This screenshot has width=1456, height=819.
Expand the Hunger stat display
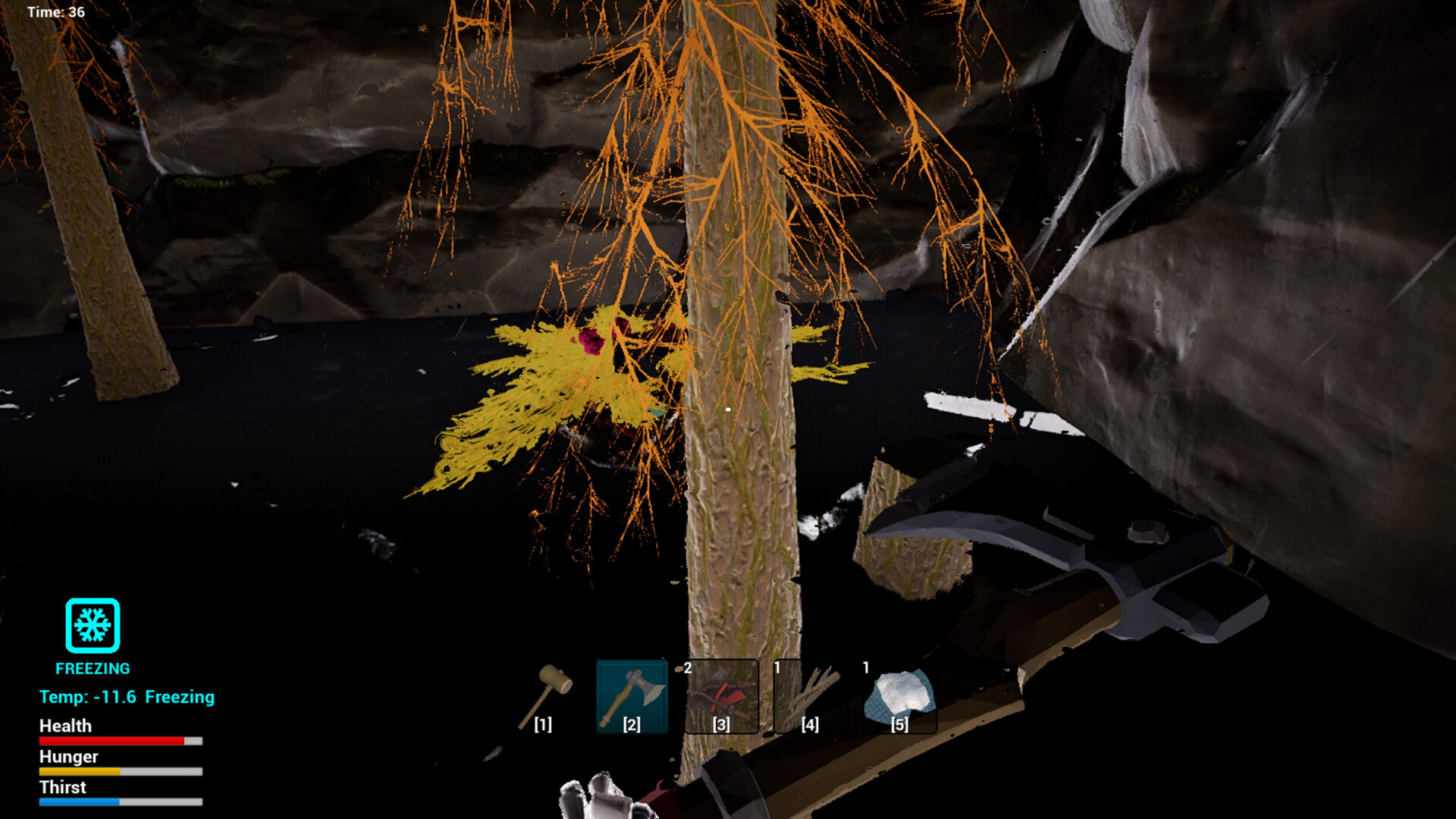click(120, 770)
